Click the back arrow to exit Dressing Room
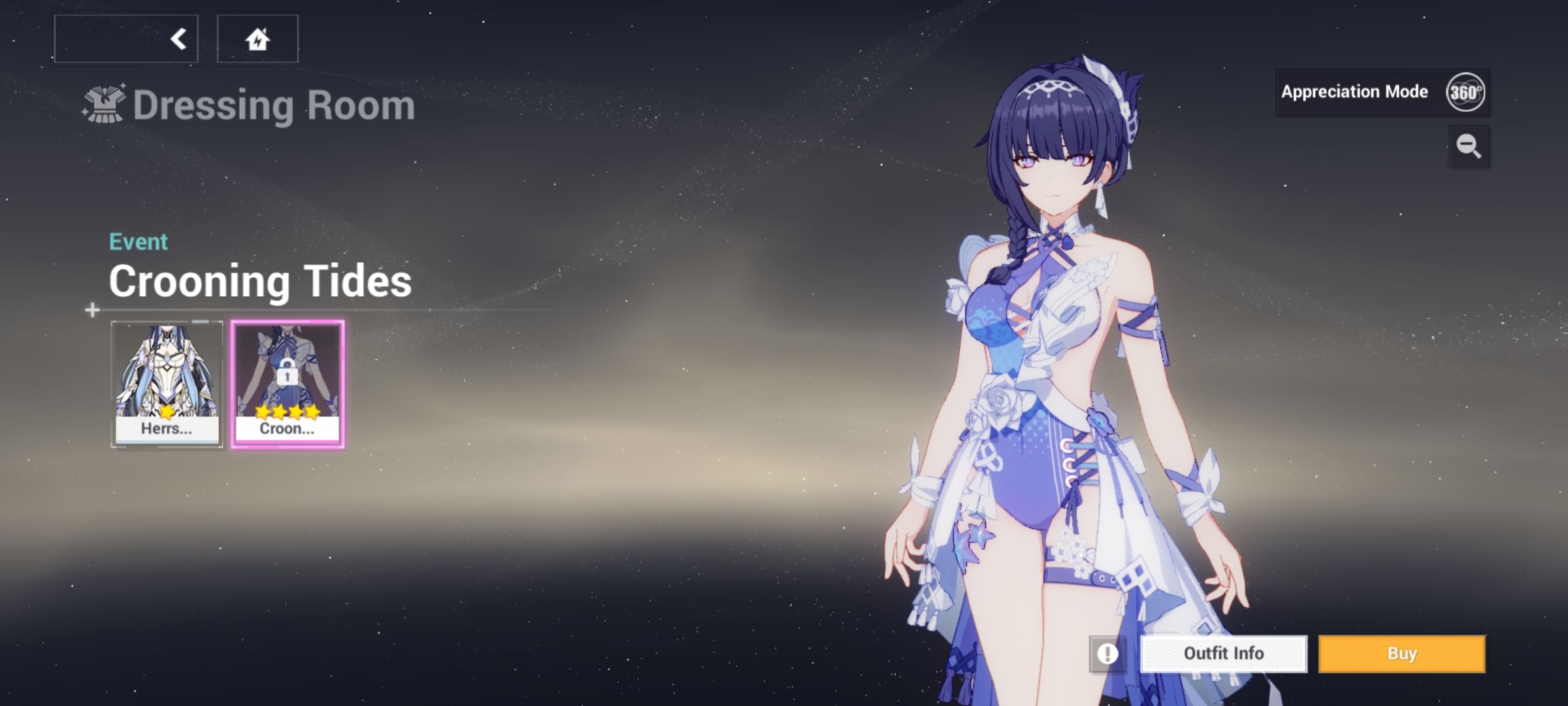Viewport: 1568px width, 706px height. pyautogui.click(x=178, y=38)
